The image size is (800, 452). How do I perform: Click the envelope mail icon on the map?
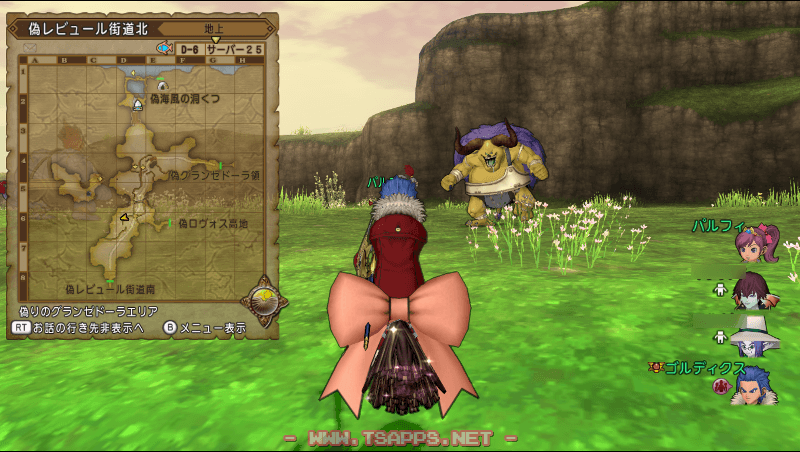click(29, 47)
